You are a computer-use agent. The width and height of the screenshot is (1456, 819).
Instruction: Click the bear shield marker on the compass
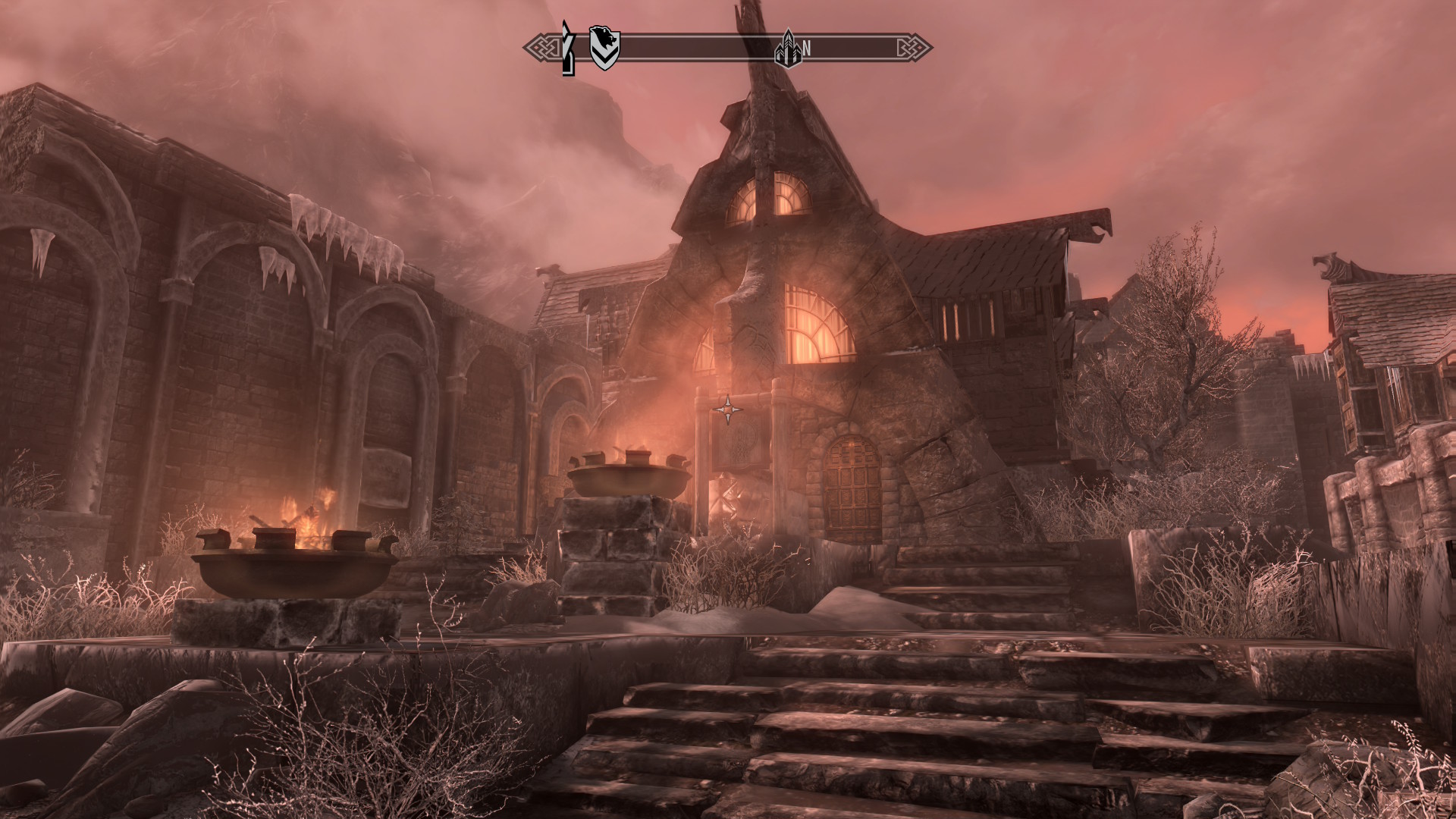pos(604,48)
